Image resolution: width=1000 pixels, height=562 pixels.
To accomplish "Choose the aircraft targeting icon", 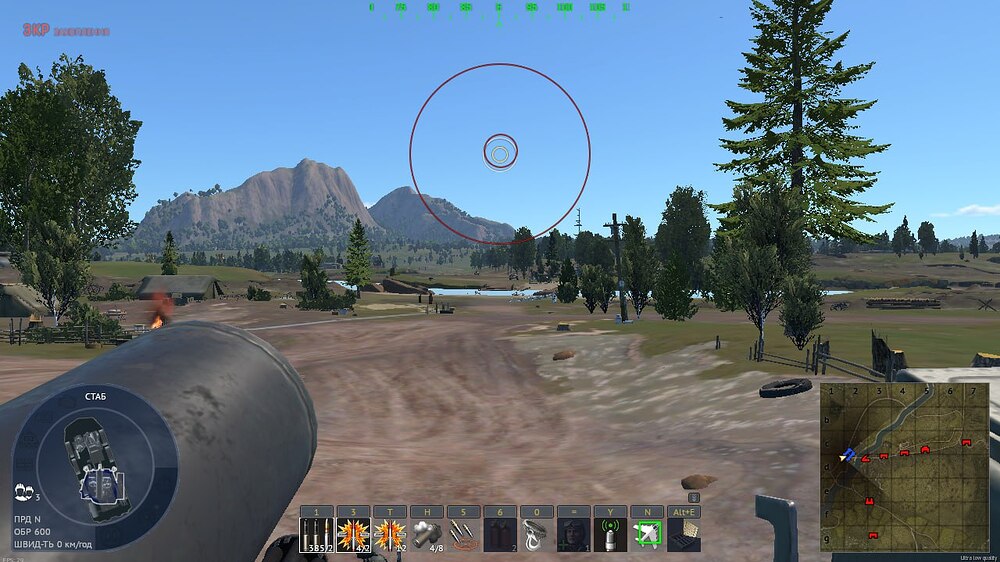I will pyautogui.click(x=647, y=535).
